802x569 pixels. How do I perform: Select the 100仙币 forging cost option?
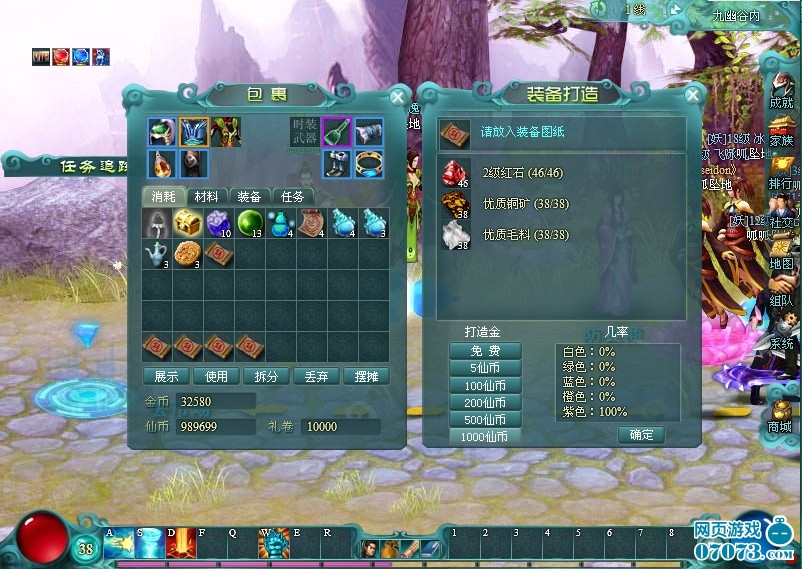[483, 385]
